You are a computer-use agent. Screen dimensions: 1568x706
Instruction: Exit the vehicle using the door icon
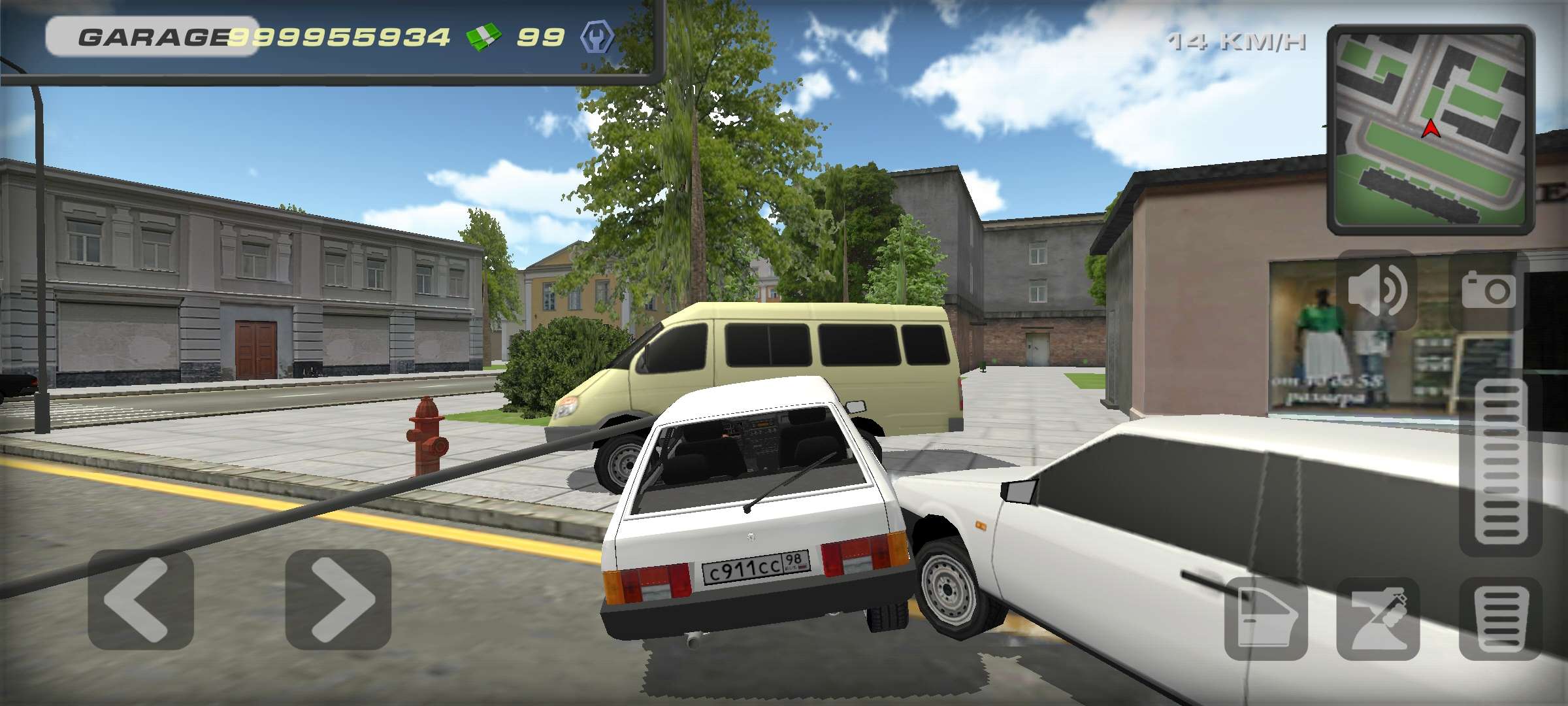(x=1266, y=619)
